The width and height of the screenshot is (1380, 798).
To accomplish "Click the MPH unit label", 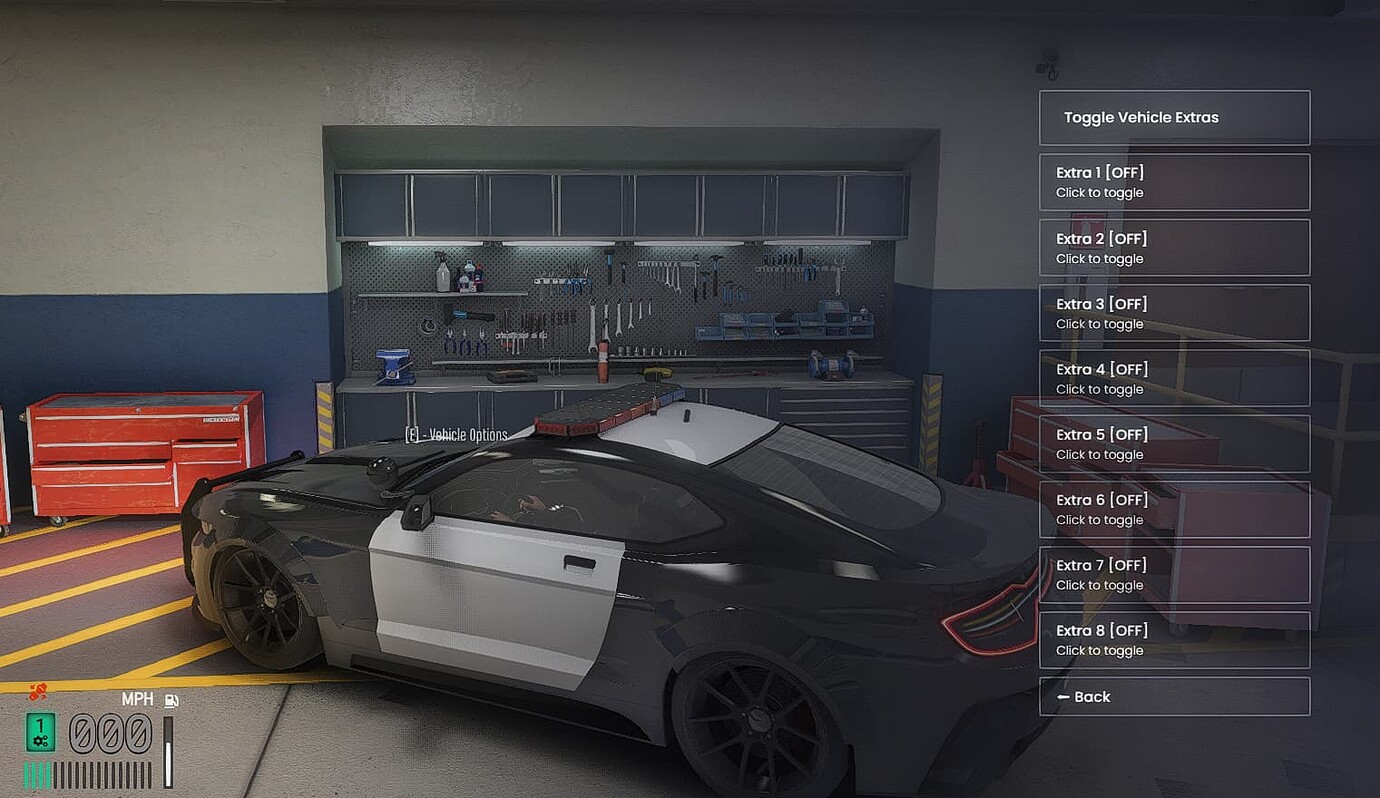I will (138, 700).
